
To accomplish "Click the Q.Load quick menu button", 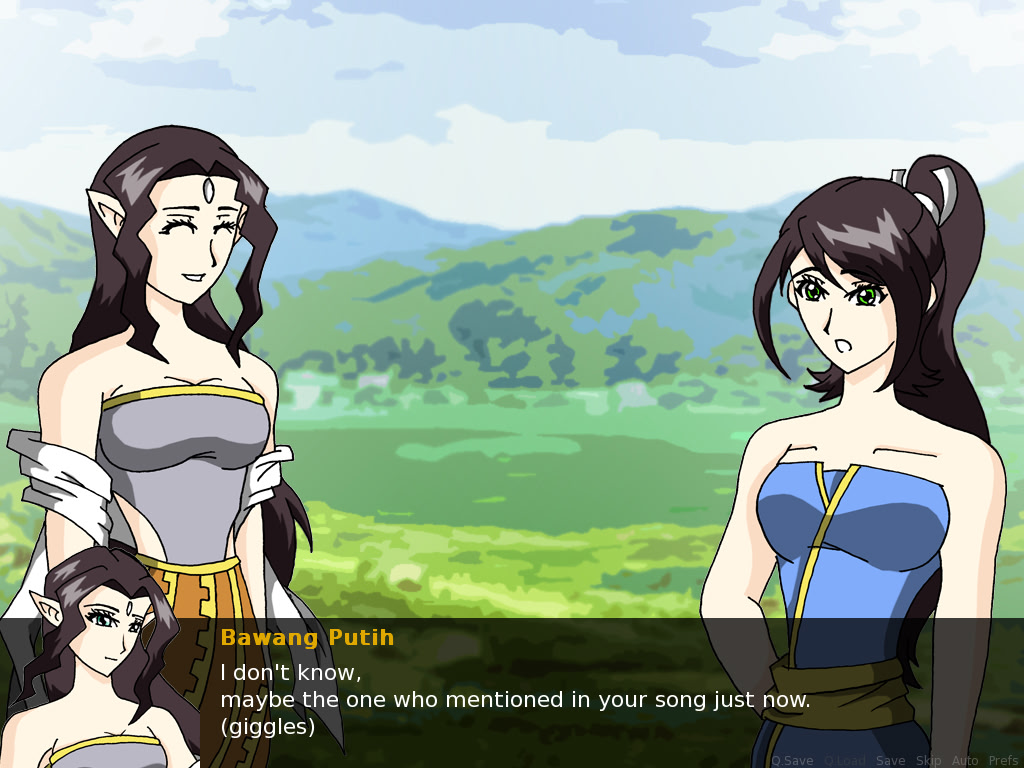I will [x=845, y=761].
